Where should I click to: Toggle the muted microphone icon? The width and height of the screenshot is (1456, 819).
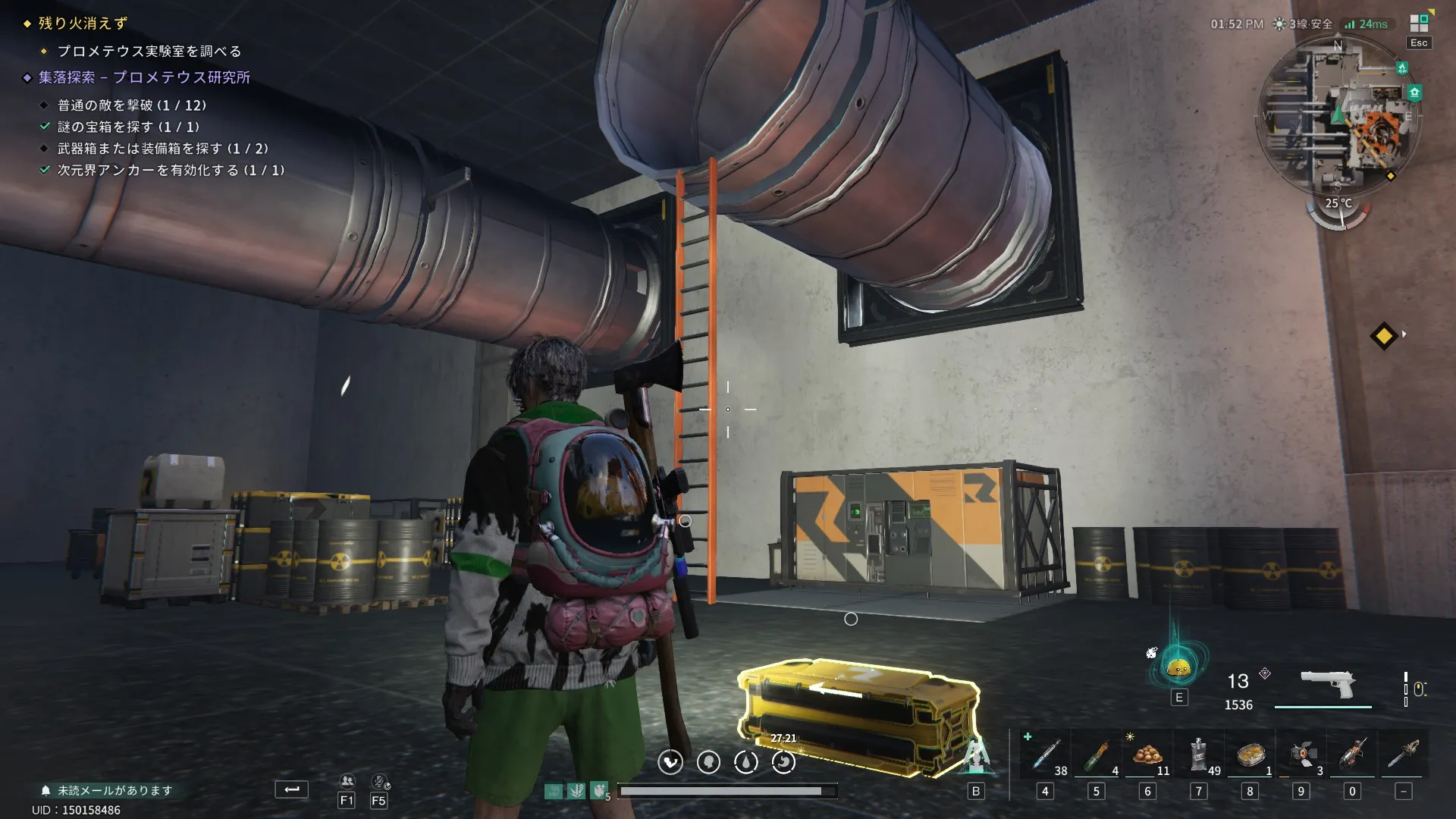point(379,781)
